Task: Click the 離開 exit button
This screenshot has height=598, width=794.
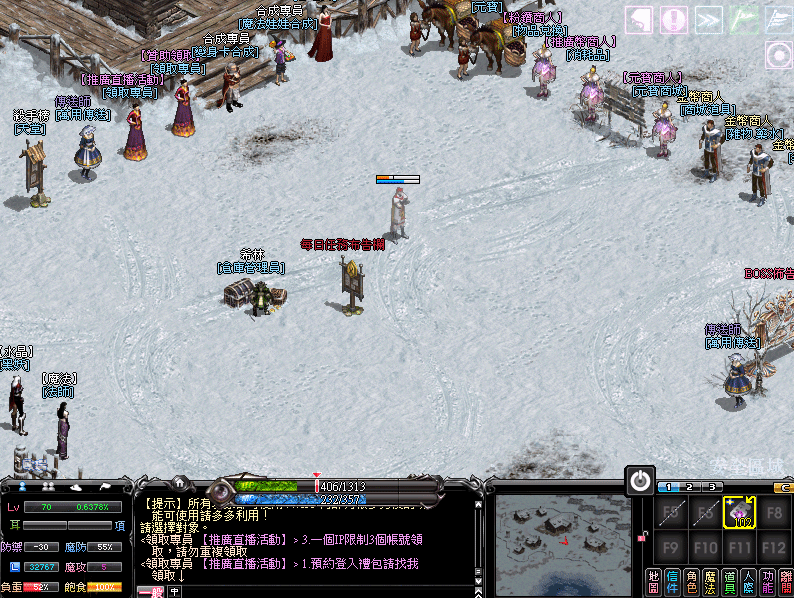Action: pyautogui.click(x=786, y=581)
